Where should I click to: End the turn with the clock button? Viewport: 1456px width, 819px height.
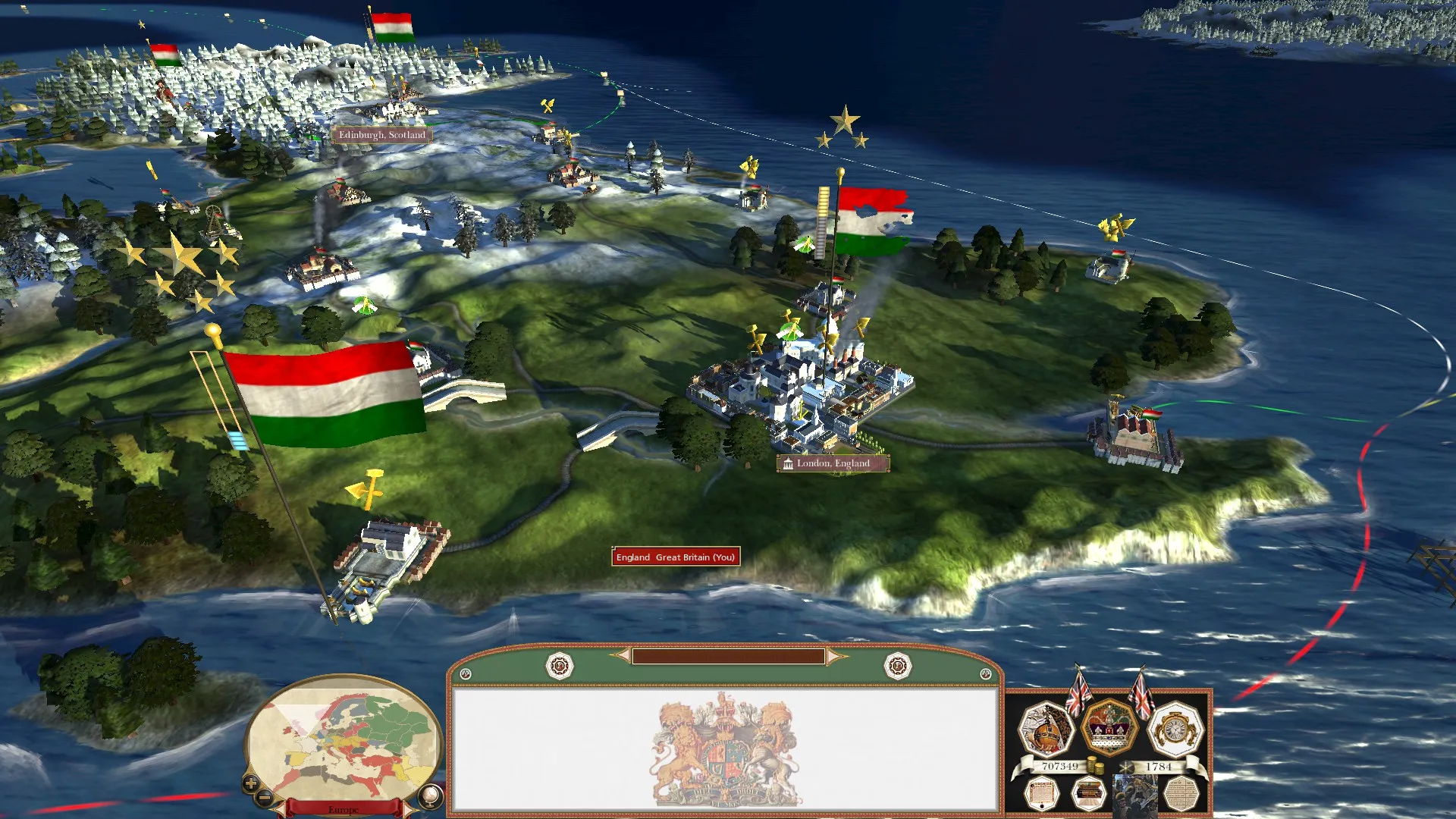coord(1175,730)
